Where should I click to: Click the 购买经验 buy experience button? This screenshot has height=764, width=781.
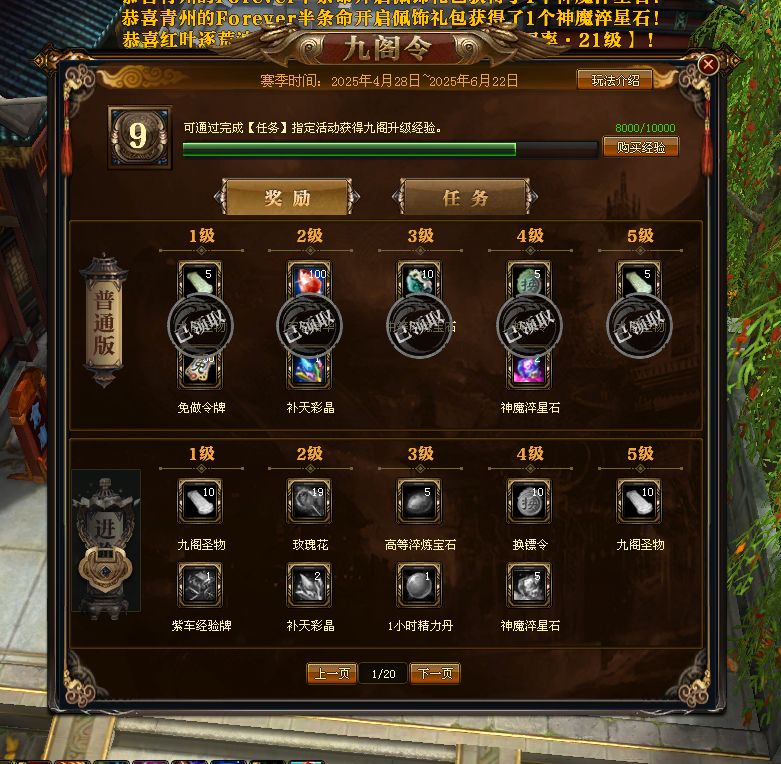click(x=640, y=147)
